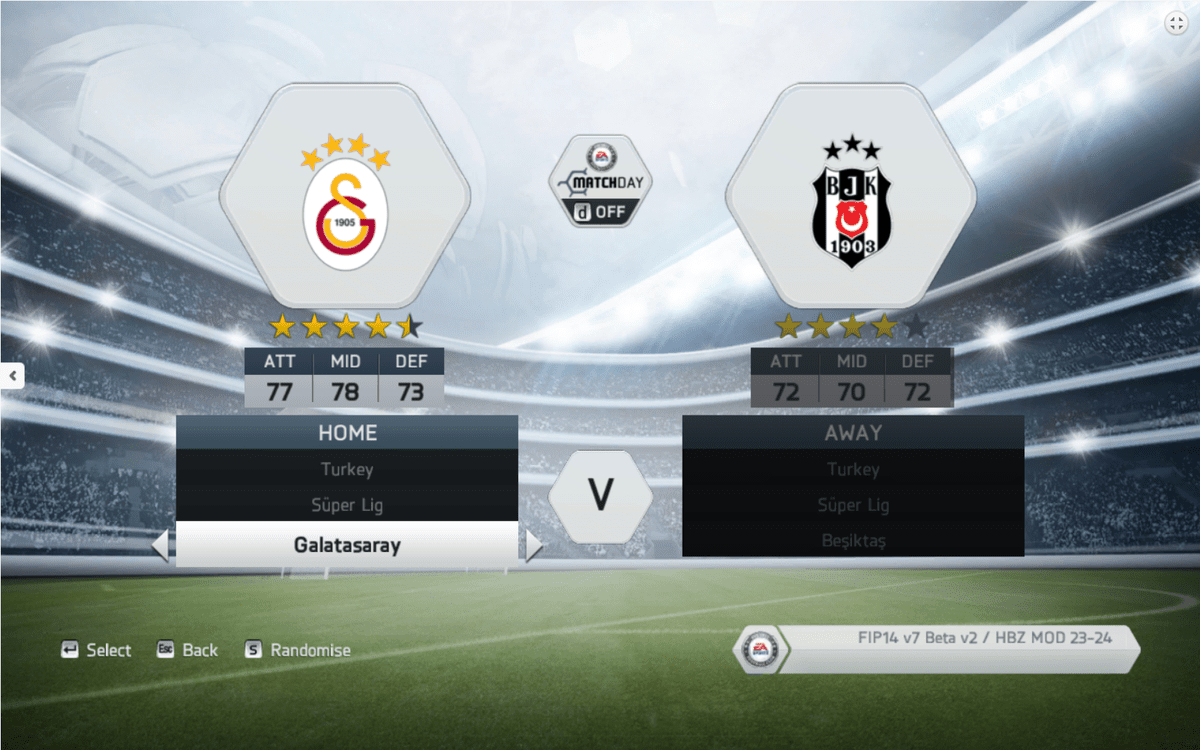Expand the side panel arrow tab

coord(12,376)
